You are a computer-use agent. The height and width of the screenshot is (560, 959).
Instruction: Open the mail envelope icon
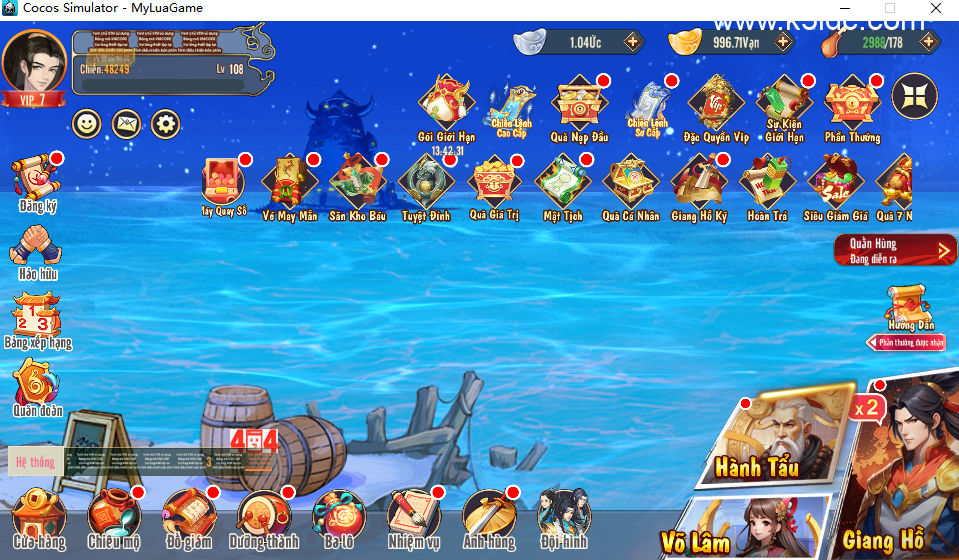[x=126, y=124]
